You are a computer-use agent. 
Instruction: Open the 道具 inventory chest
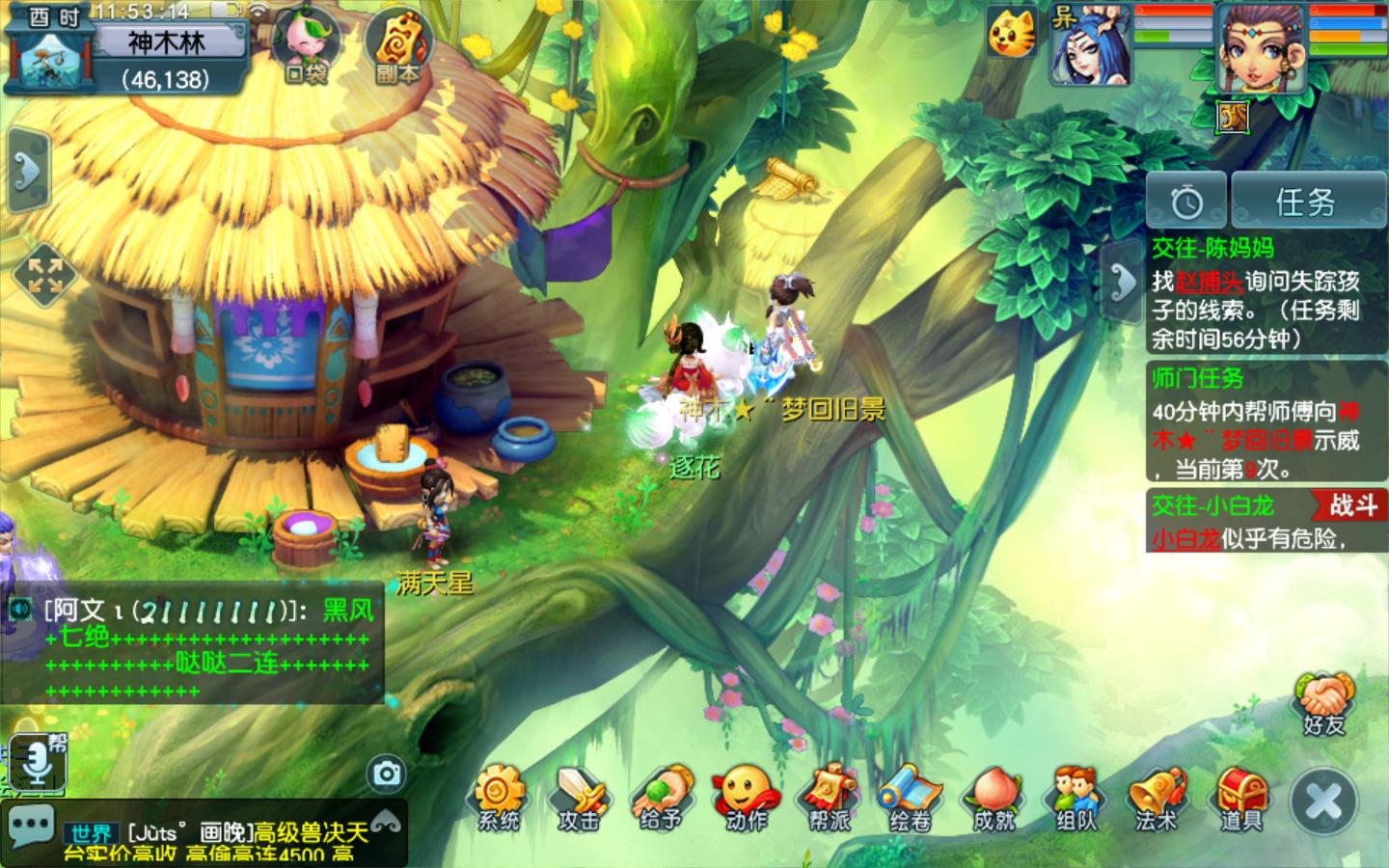(1240, 799)
